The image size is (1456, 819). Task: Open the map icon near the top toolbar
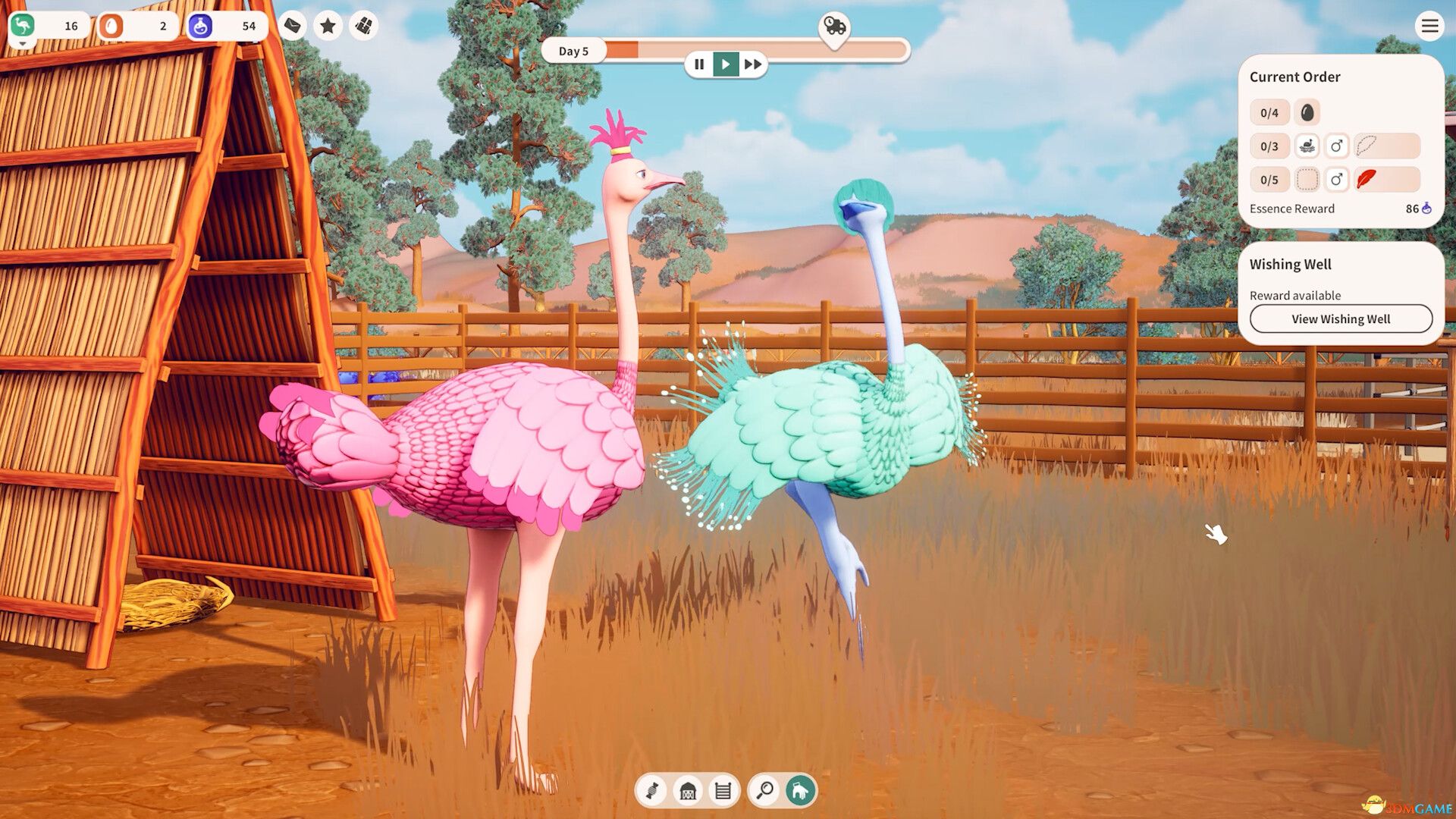click(x=364, y=25)
